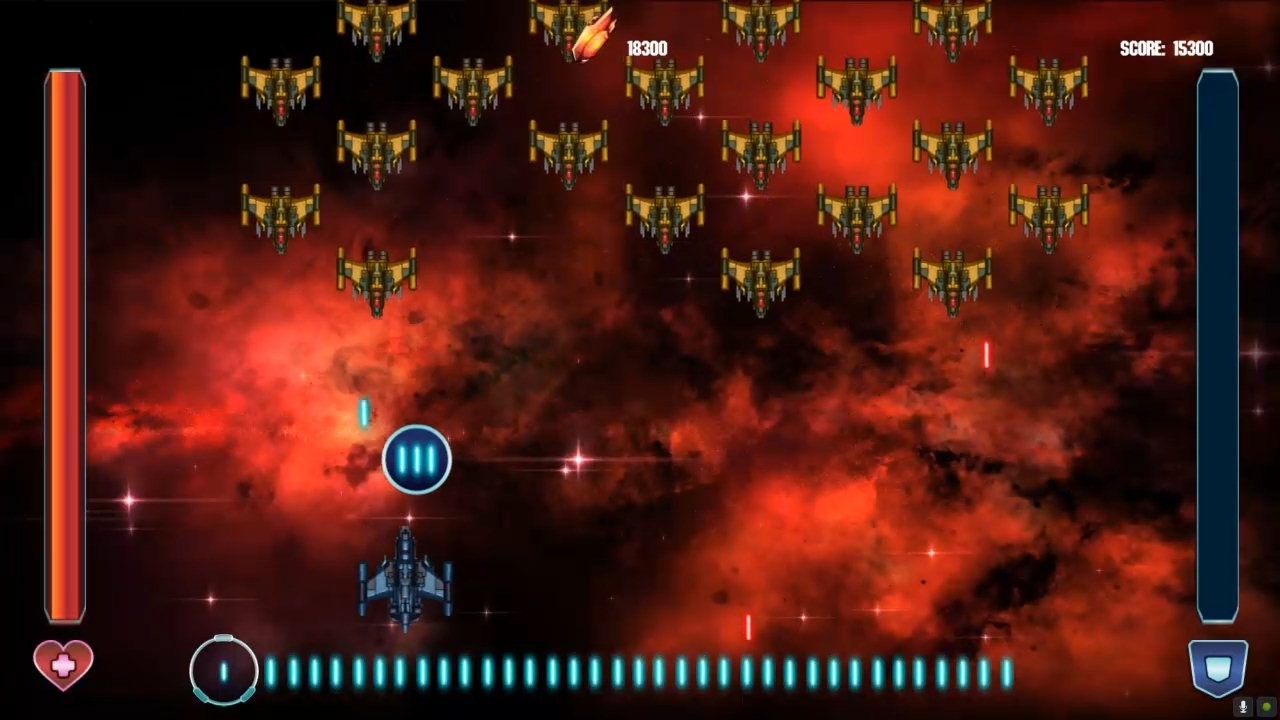Image resolution: width=1280 pixels, height=720 pixels.
Task: Click the fireball power-up at top
Action: click(590, 33)
